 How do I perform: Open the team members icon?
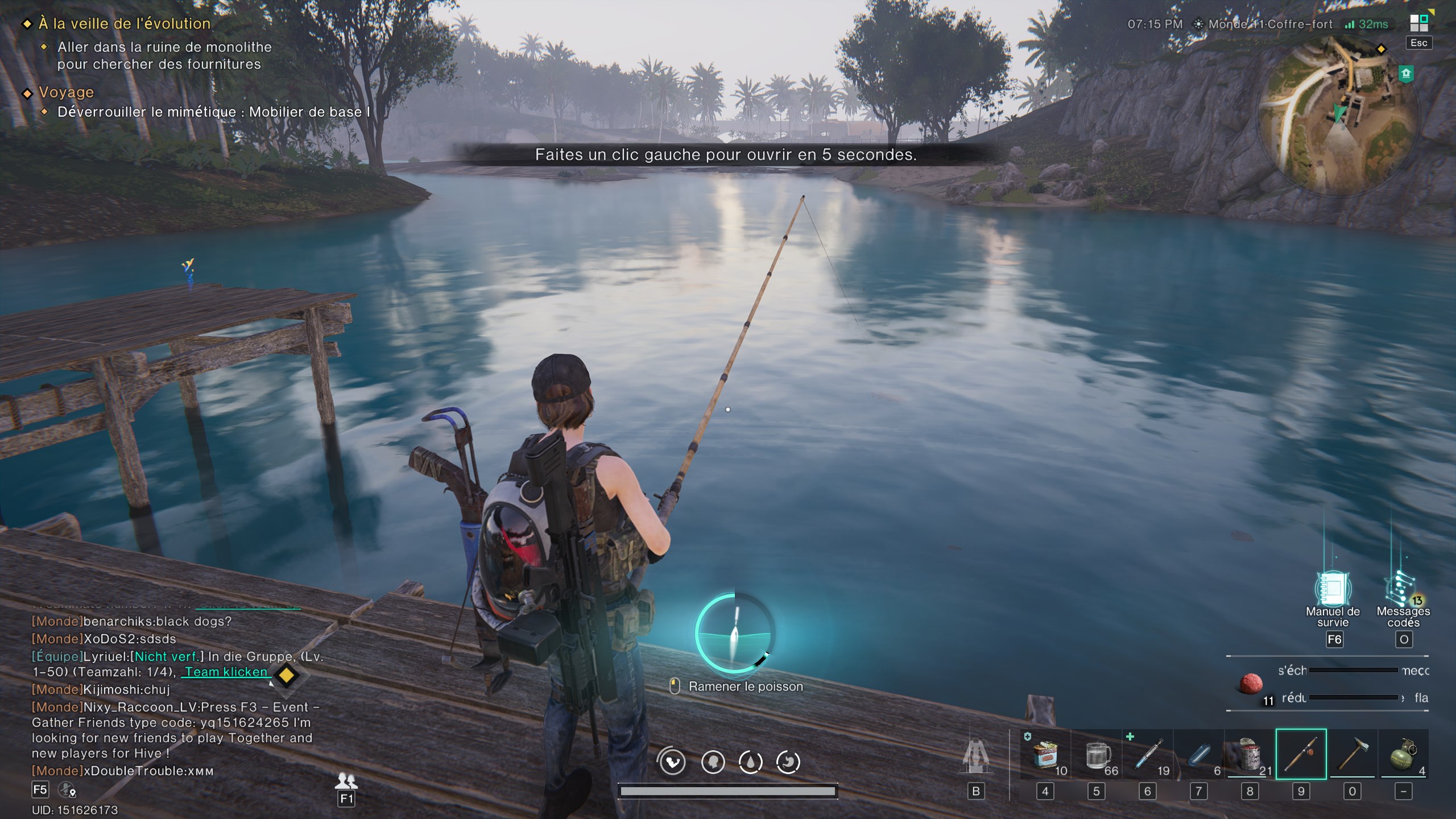[346, 780]
